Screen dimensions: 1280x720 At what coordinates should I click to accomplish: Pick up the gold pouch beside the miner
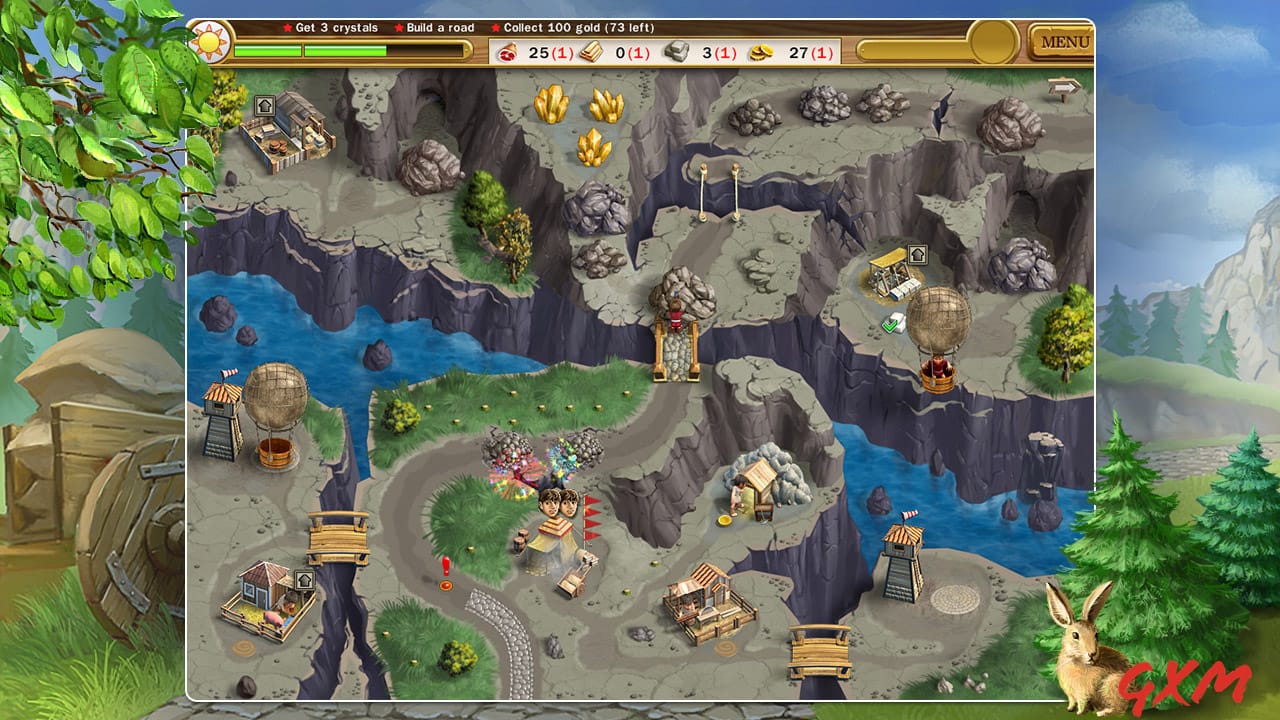(x=723, y=518)
